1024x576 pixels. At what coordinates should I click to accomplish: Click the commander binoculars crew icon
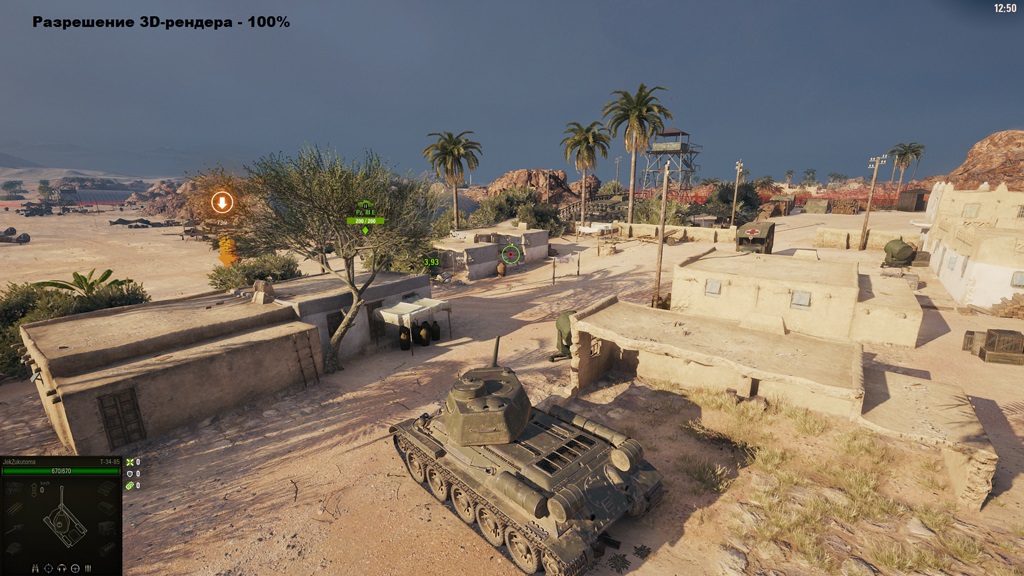[x=36, y=568]
